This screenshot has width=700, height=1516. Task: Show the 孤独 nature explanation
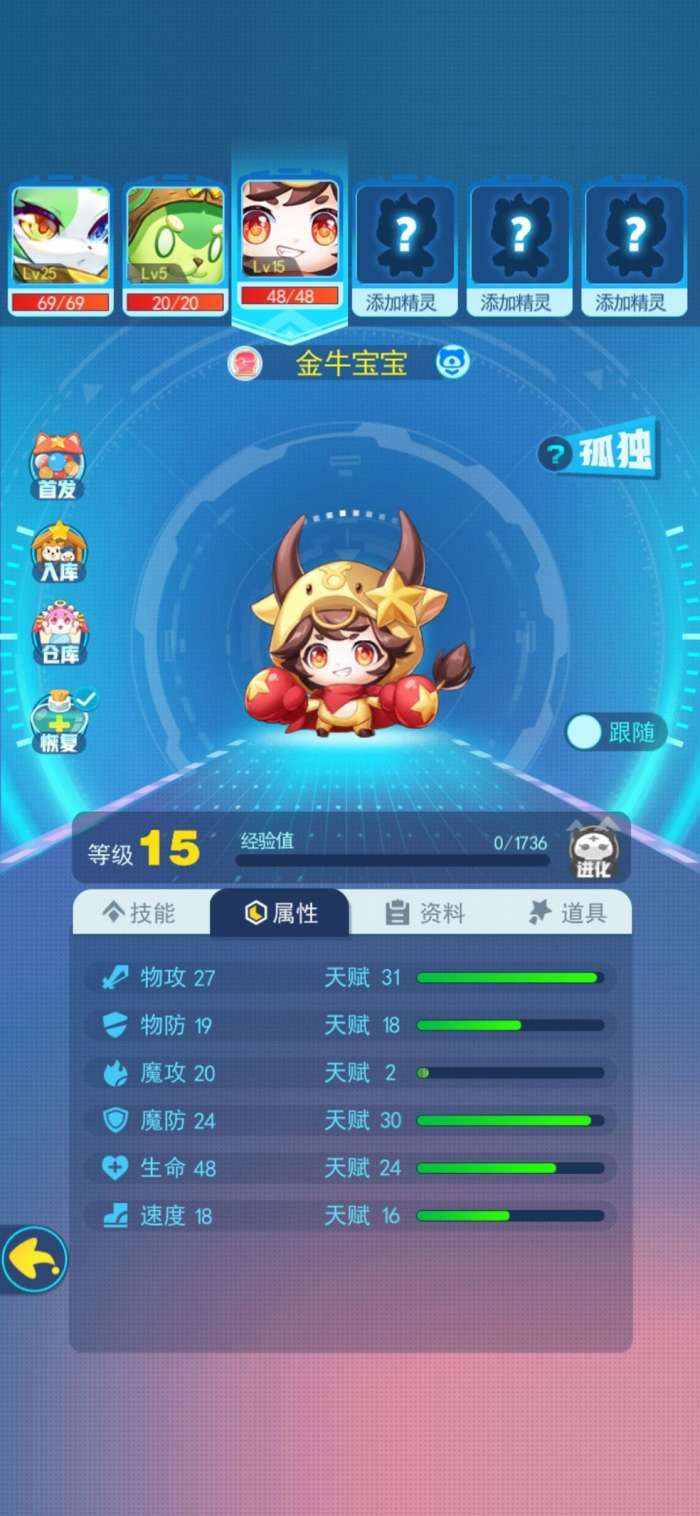point(598,454)
